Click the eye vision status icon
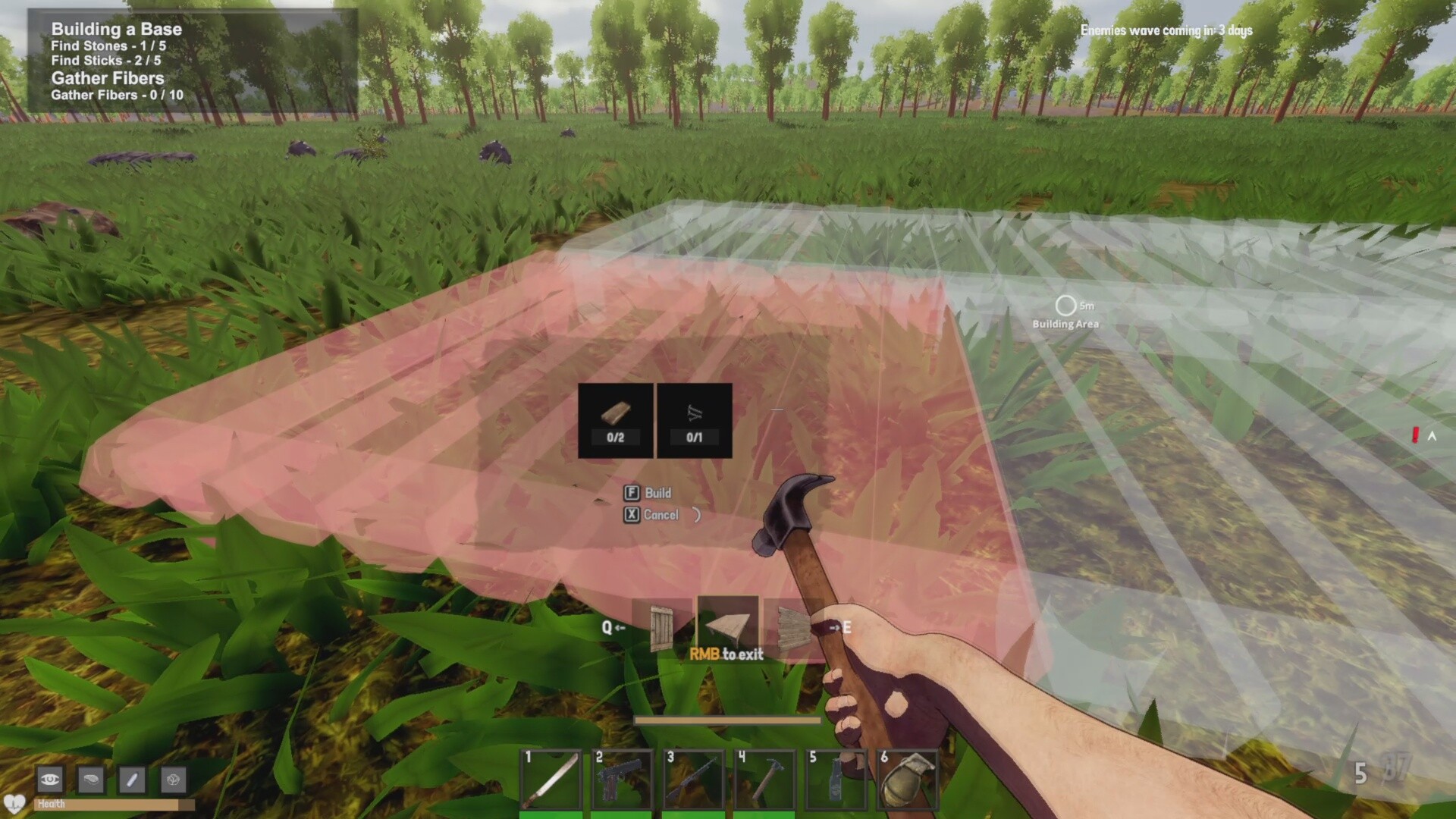1456x819 pixels. 49,780
